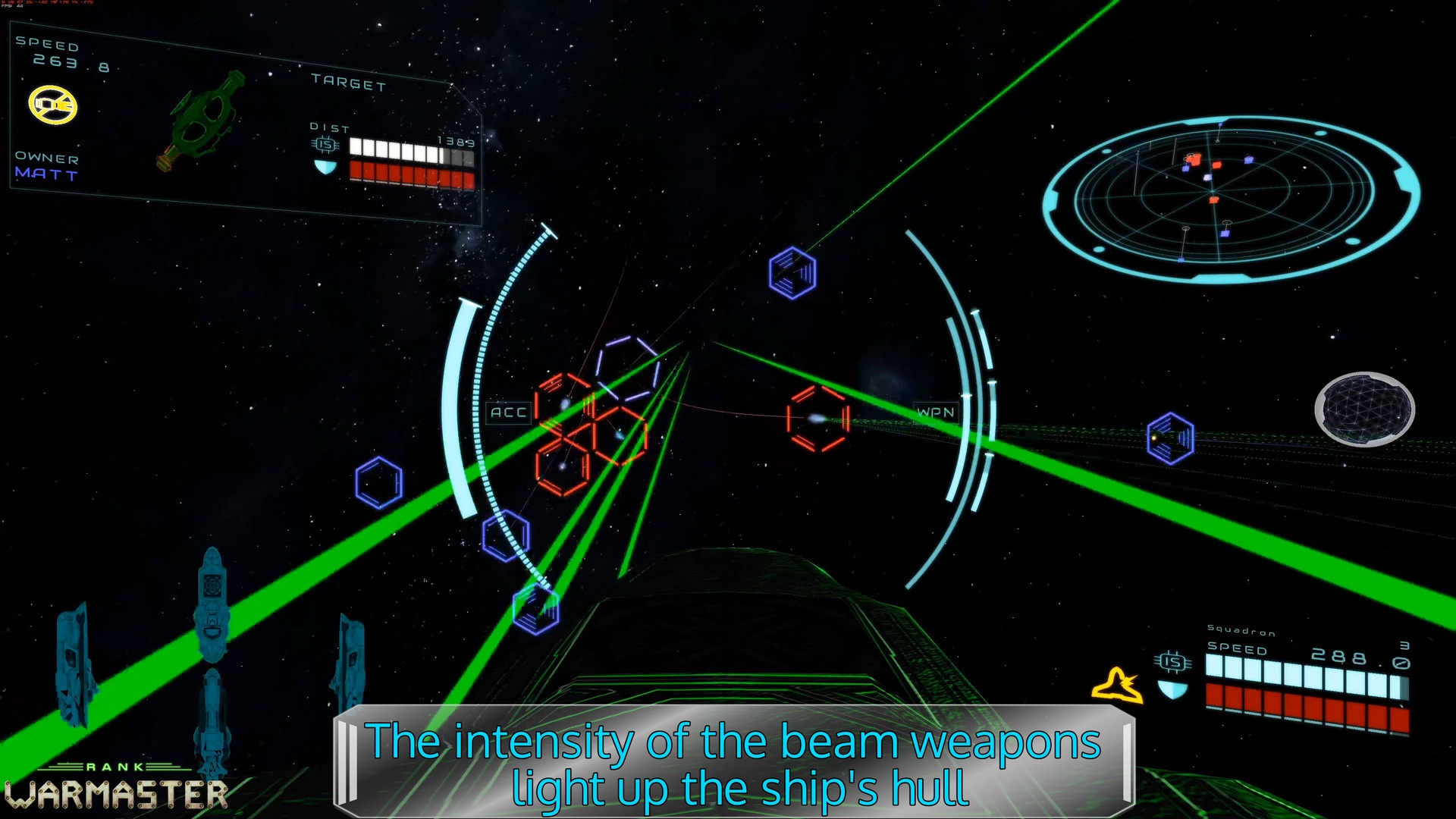Screen dimensions: 1456x819
Task: Select the wireframe sphere scanner
Action: coord(1364,409)
